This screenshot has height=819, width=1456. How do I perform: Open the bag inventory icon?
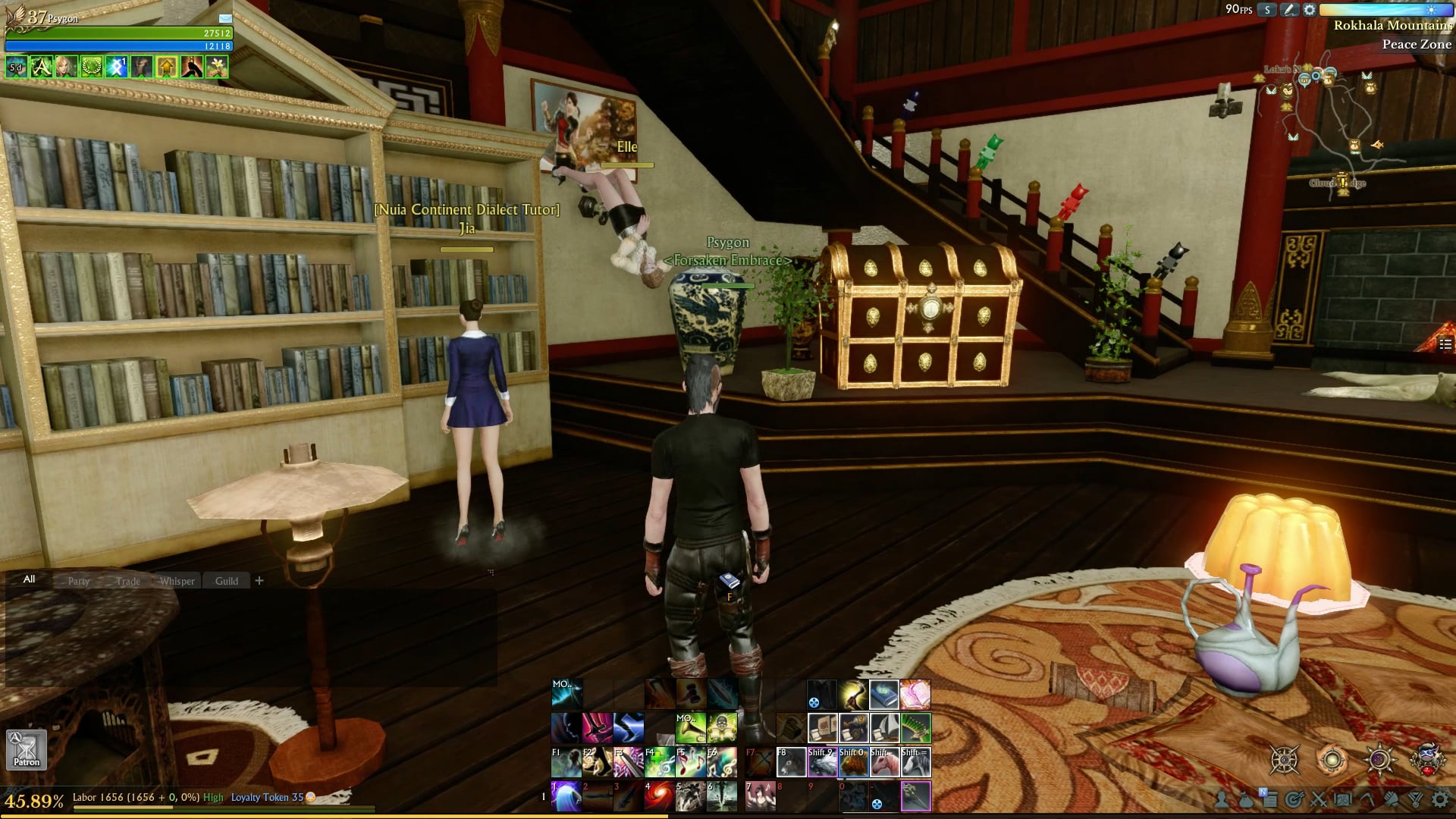click(x=1246, y=799)
